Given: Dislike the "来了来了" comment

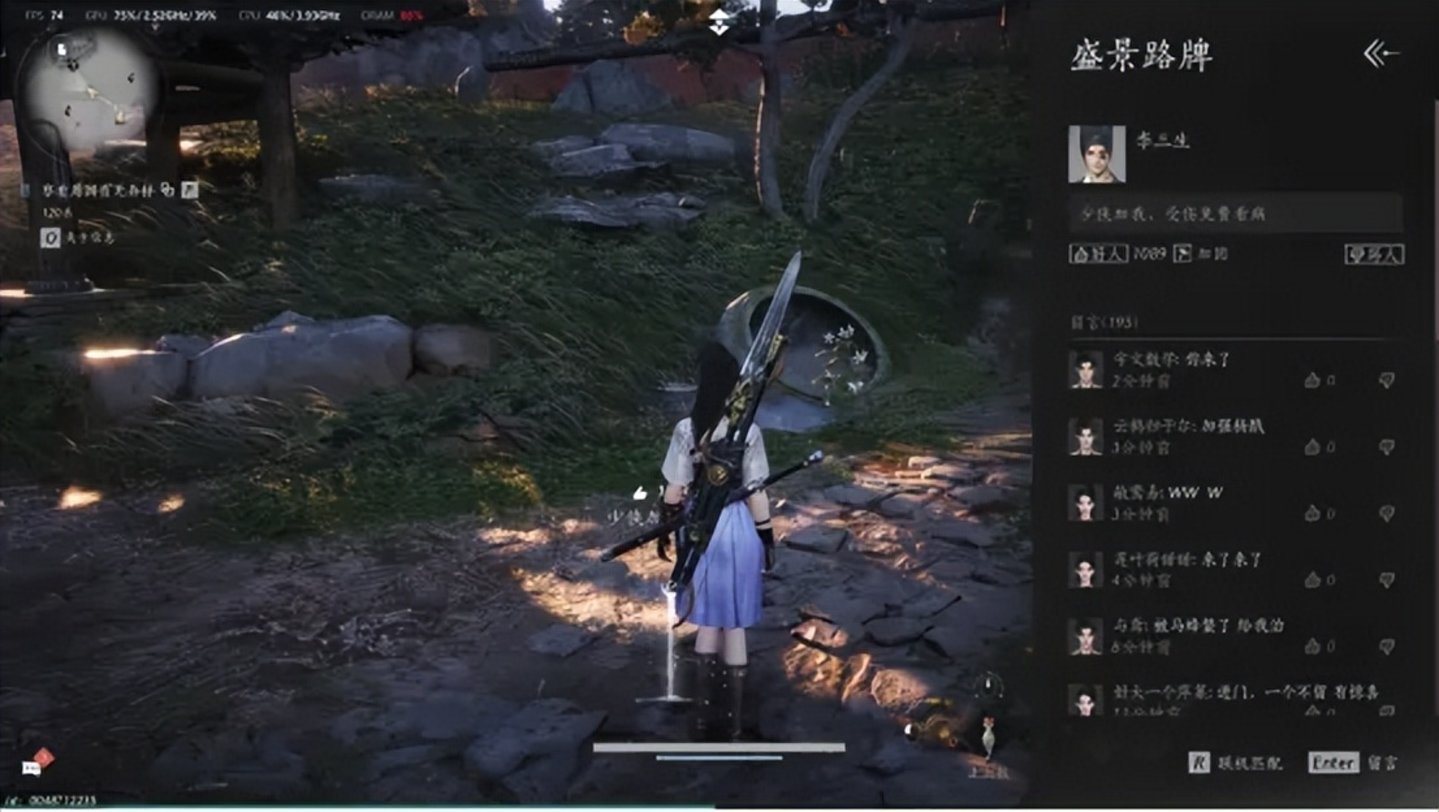Looking at the screenshot, I should click(1386, 580).
